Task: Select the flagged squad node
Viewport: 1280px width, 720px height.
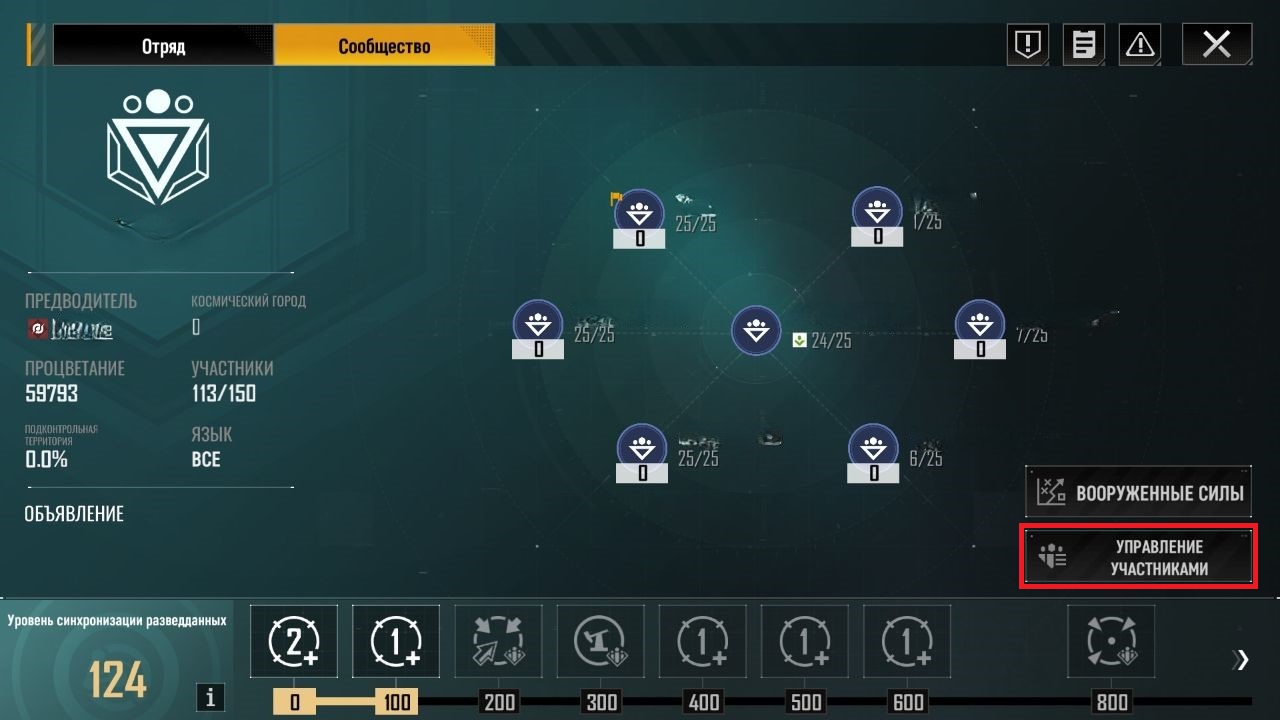Action: pos(639,213)
